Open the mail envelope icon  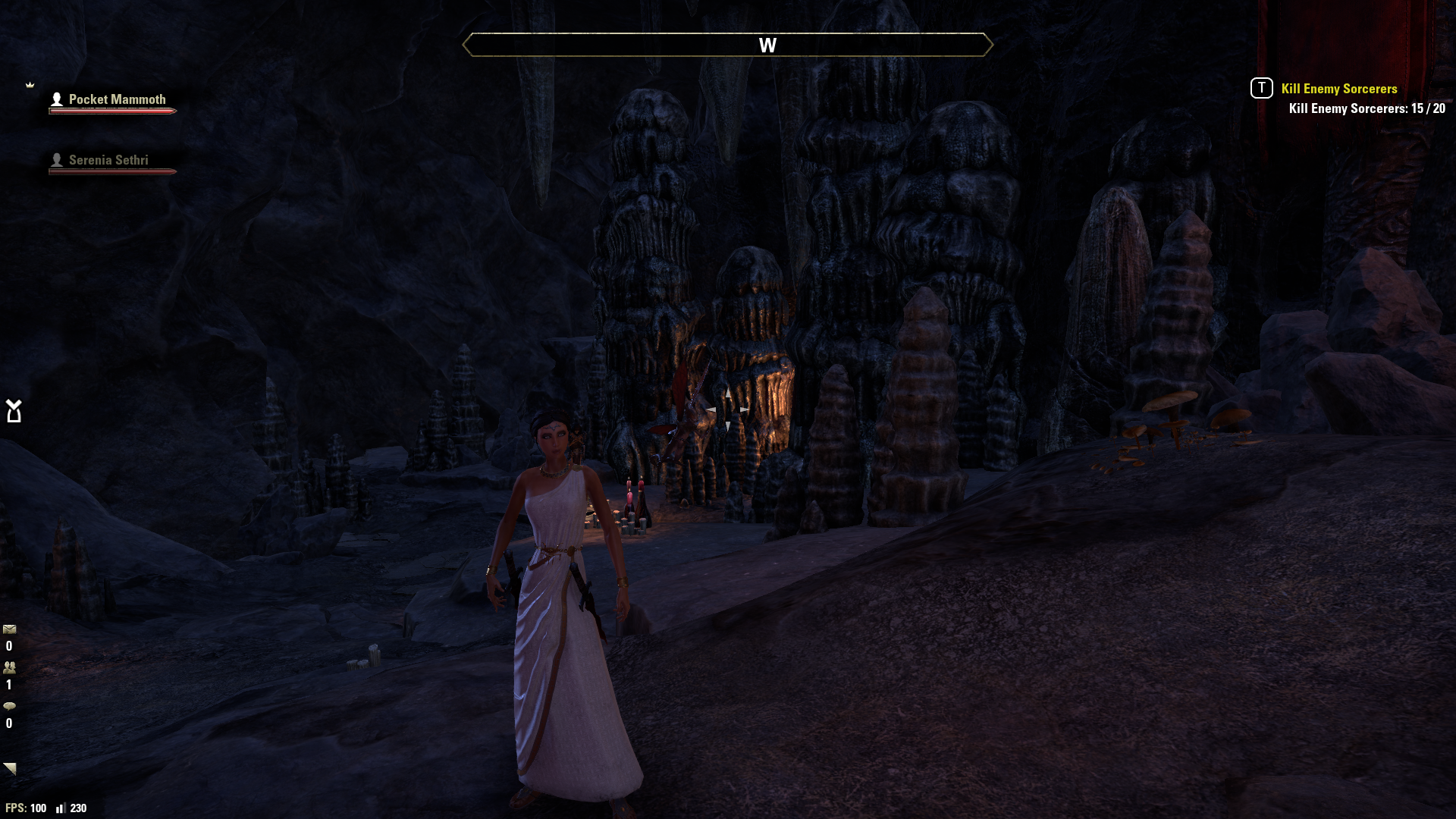(x=10, y=629)
